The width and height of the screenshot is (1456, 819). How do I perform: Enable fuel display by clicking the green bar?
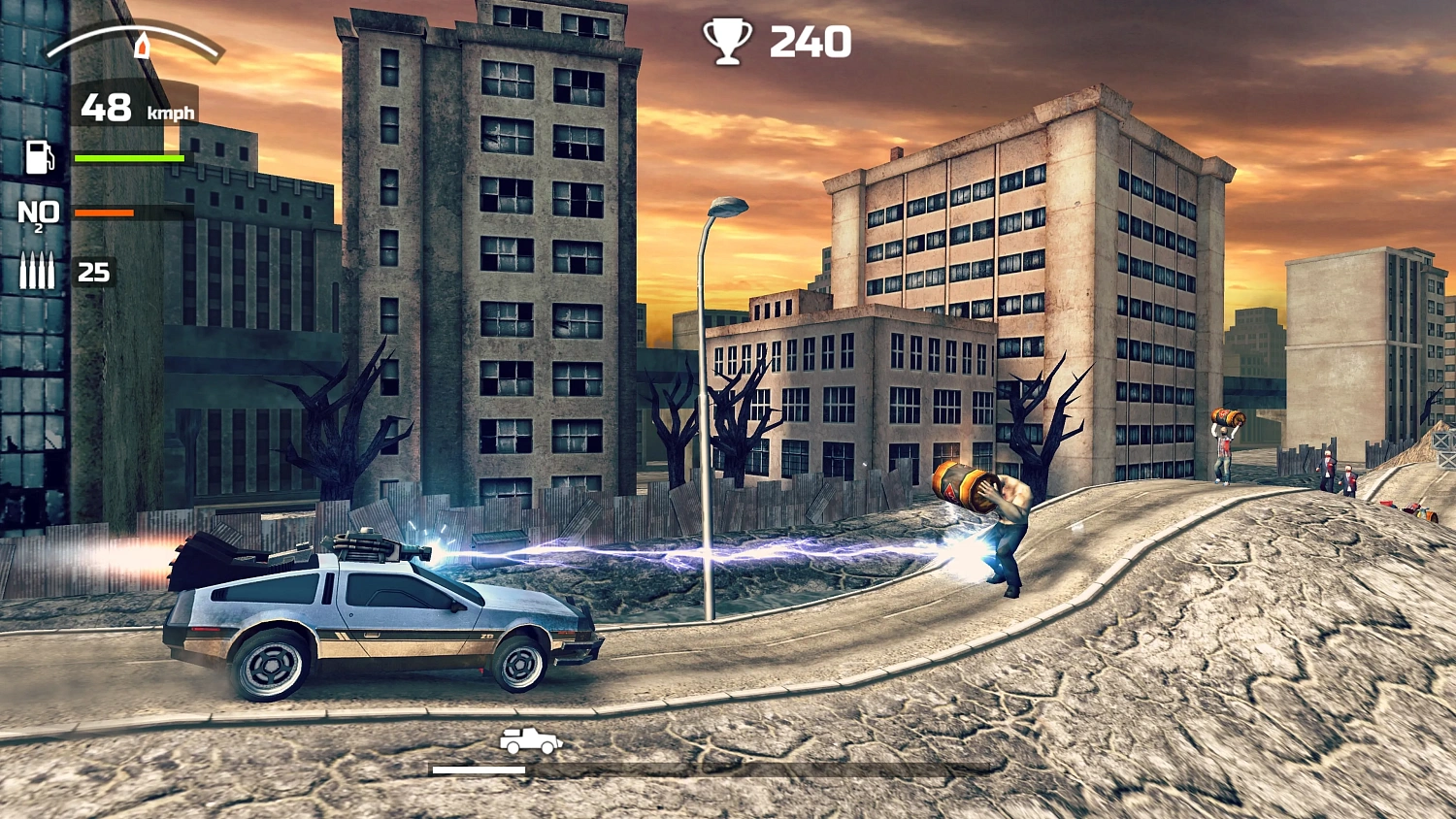click(x=127, y=156)
